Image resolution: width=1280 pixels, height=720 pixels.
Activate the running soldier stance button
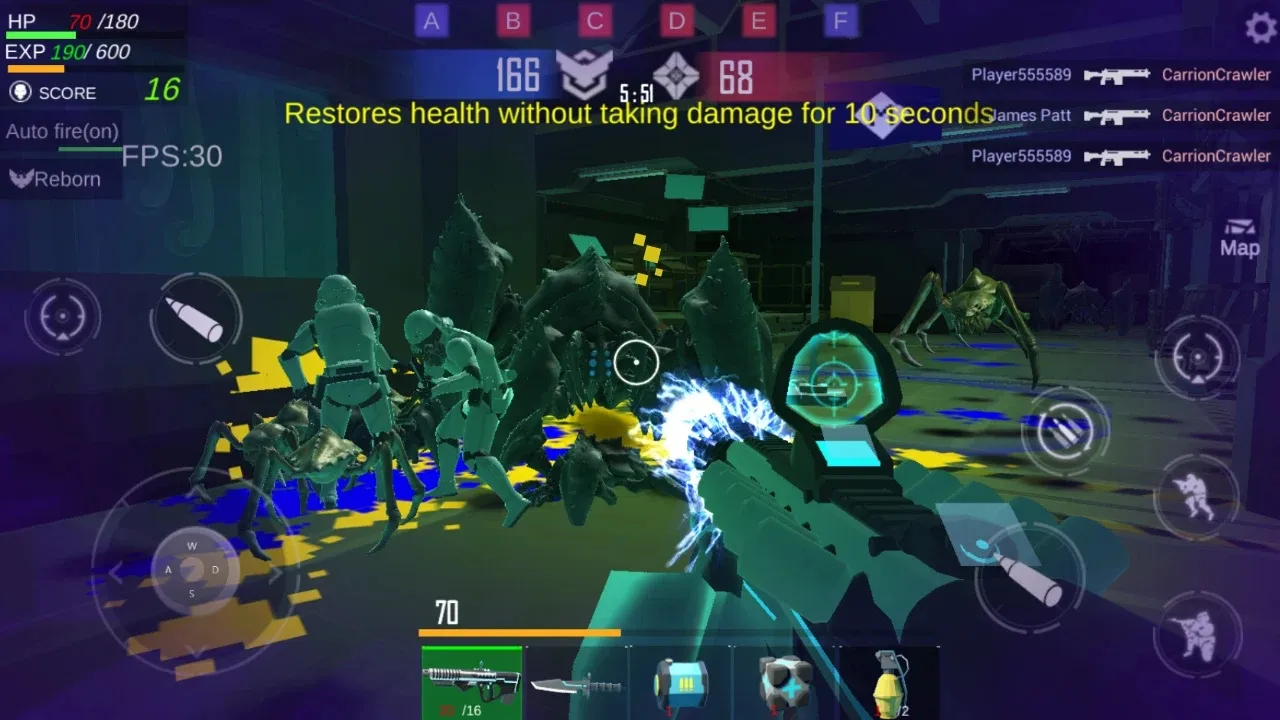click(x=1196, y=497)
